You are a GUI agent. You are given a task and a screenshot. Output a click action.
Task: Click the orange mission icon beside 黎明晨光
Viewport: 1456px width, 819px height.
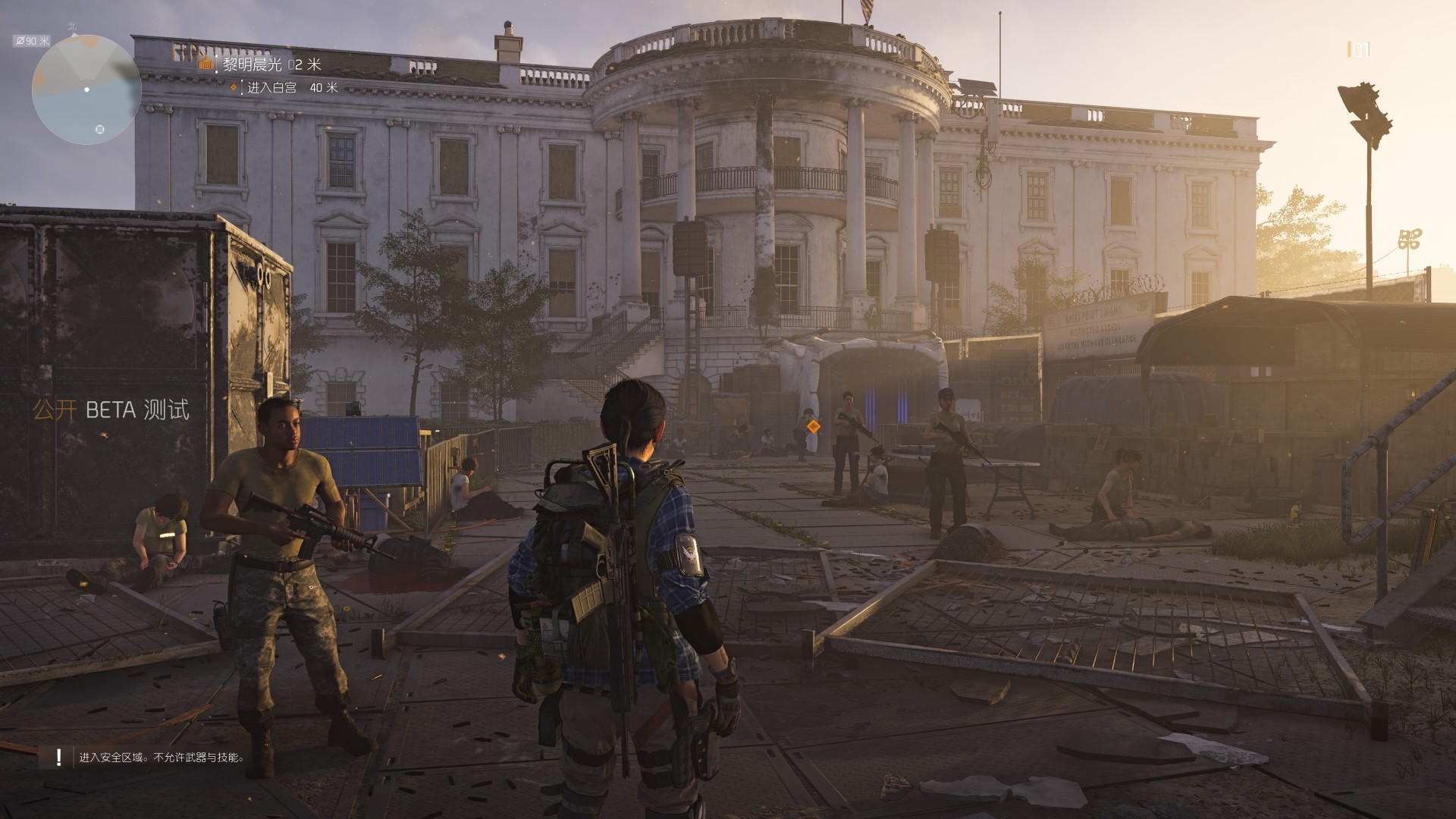coord(206,64)
